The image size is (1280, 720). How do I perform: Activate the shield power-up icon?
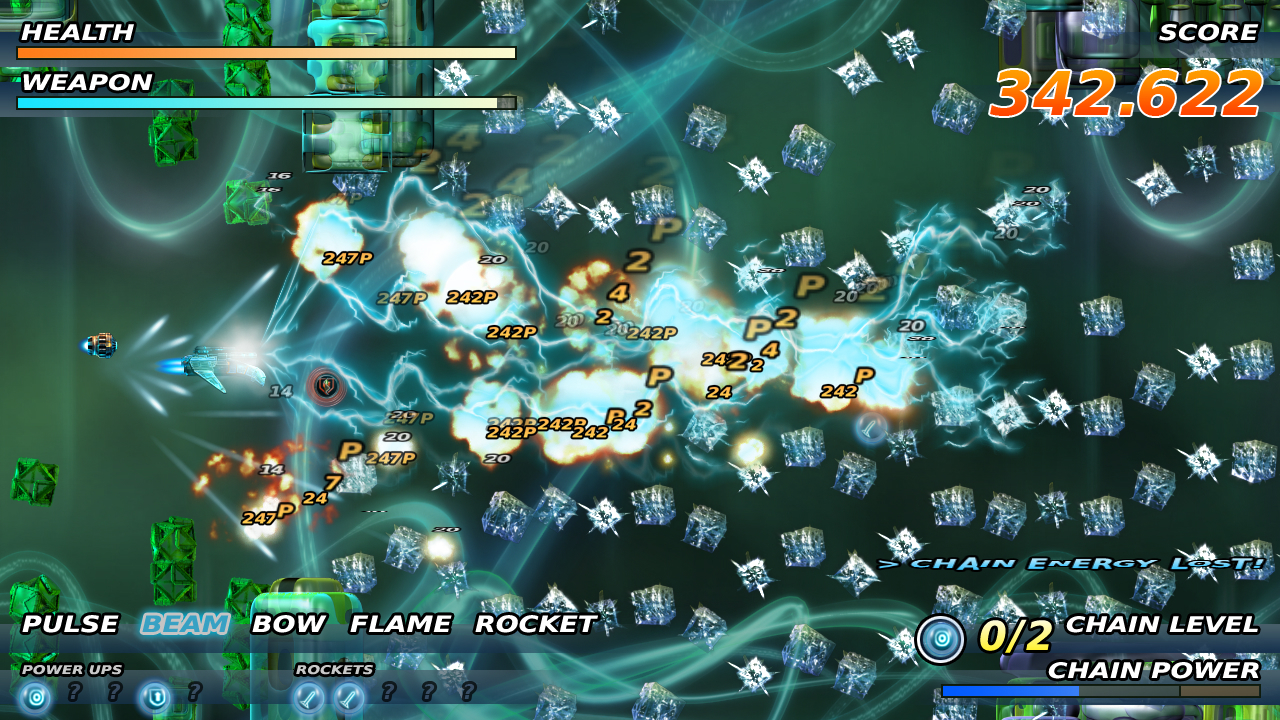point(155,695)
